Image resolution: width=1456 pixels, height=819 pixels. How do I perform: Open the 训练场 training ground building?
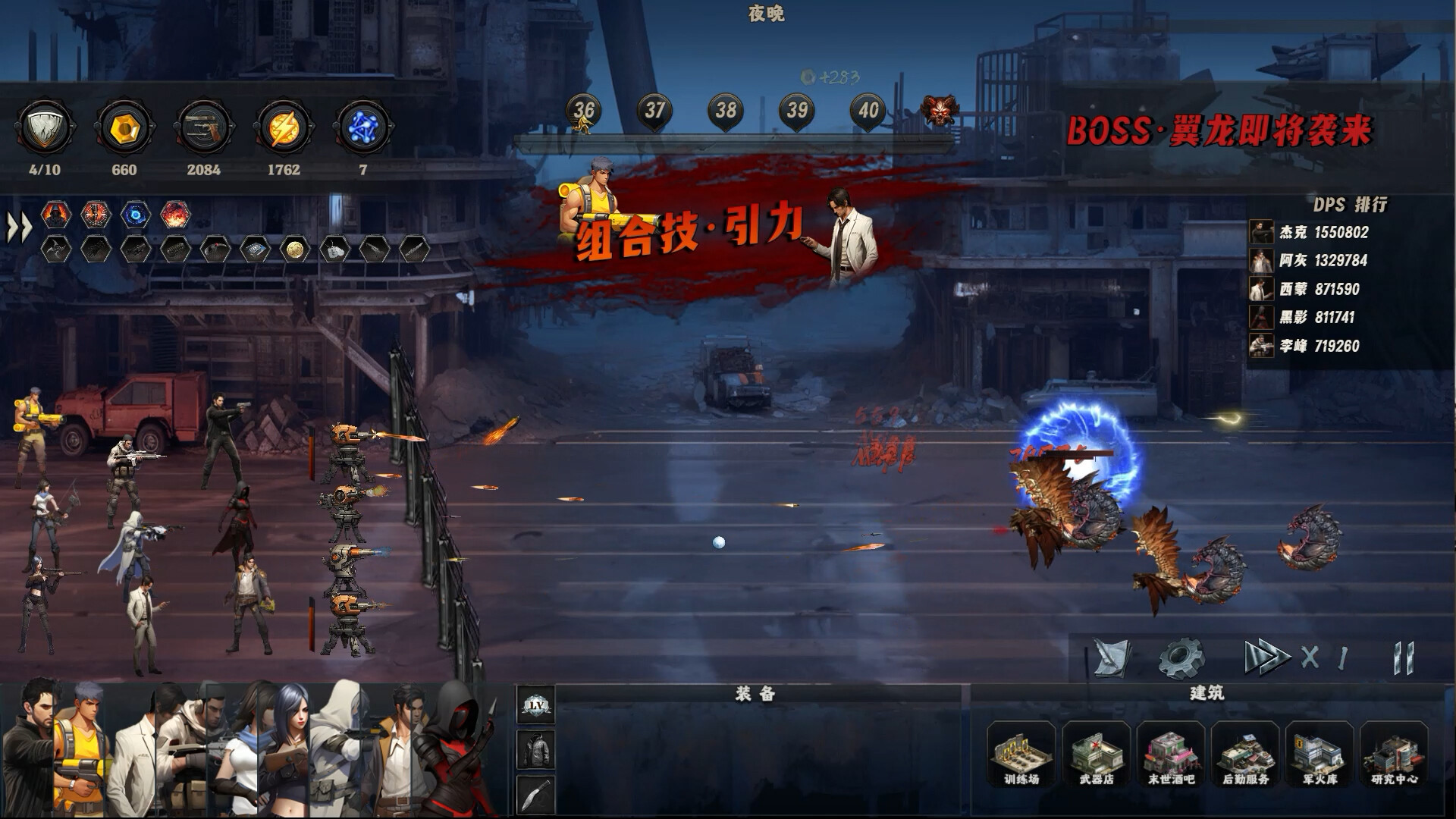[x=1021, y=755]
